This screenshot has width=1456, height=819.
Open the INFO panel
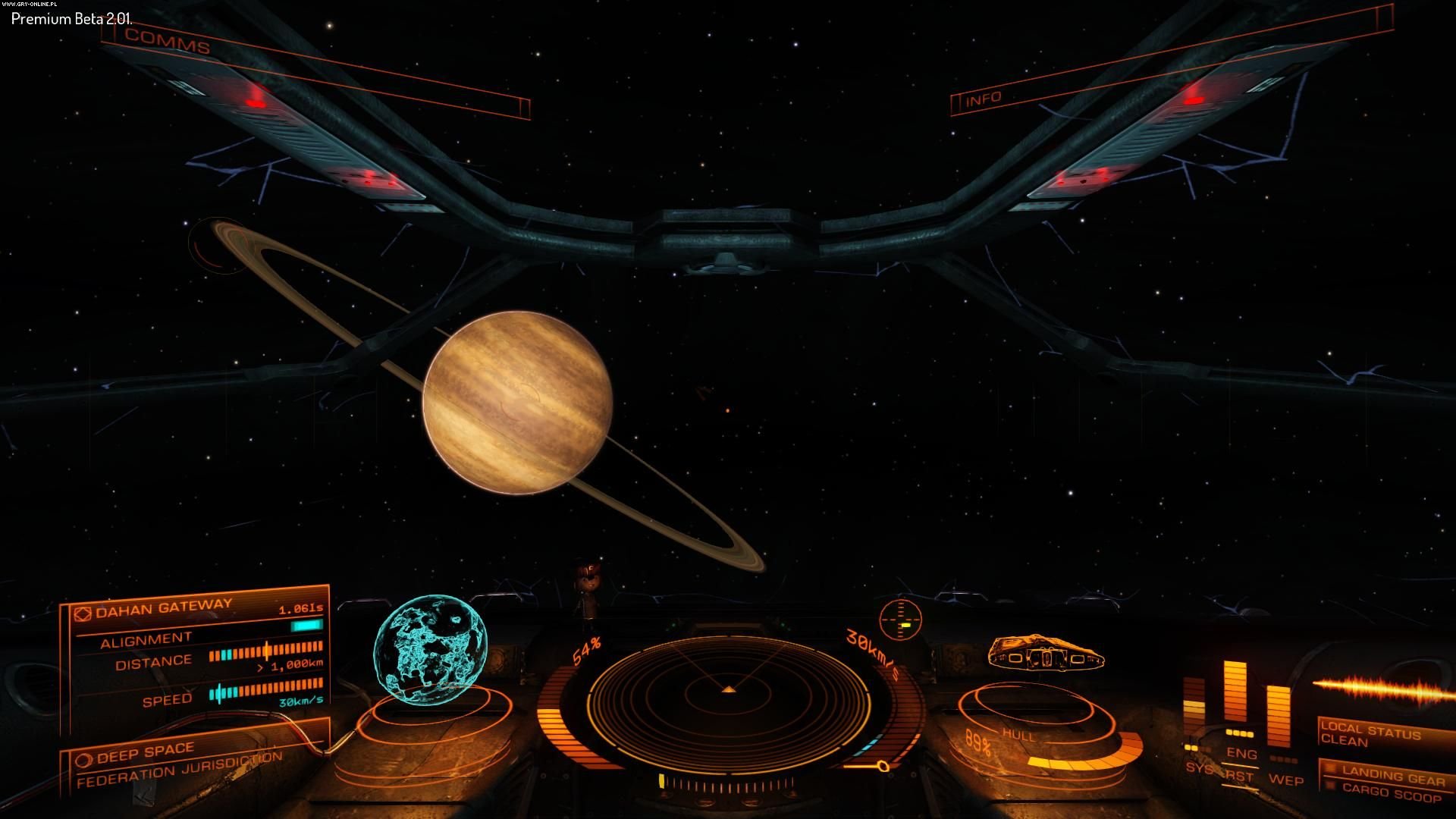pos(984,99)
